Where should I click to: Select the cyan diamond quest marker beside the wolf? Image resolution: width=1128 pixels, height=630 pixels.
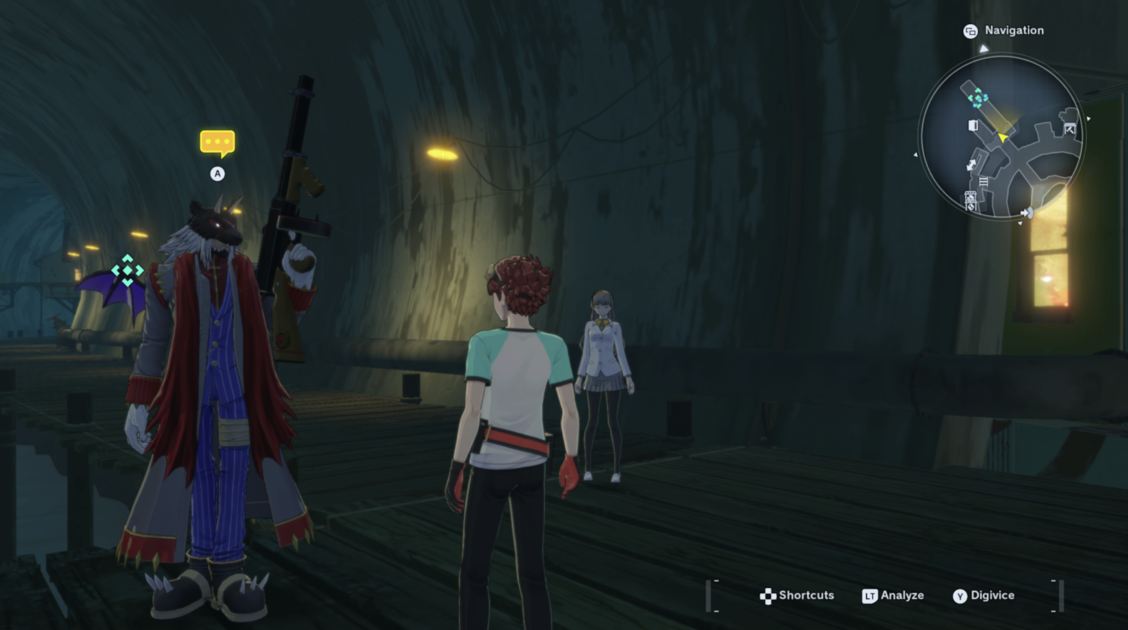coord(127,270)
